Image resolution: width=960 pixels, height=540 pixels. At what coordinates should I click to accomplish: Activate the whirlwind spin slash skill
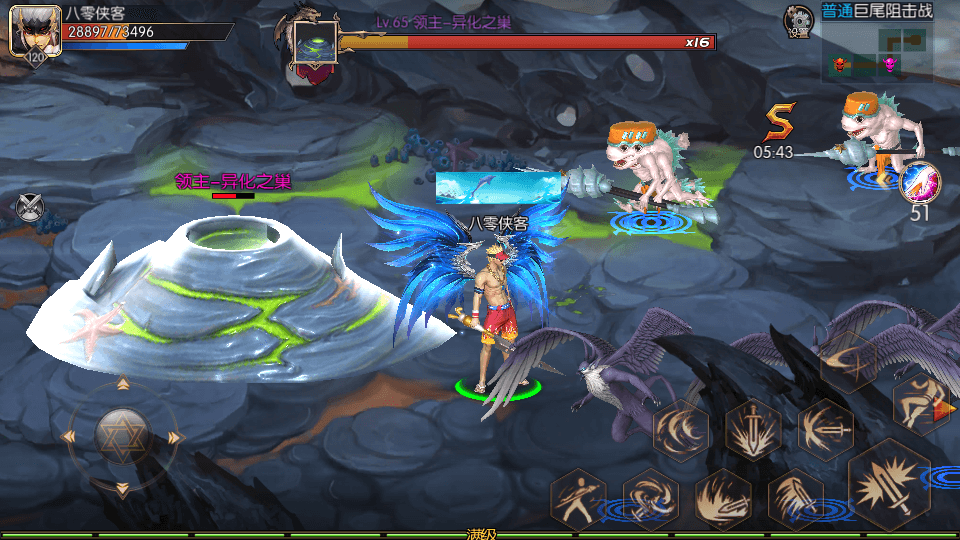tap(650, 497)
